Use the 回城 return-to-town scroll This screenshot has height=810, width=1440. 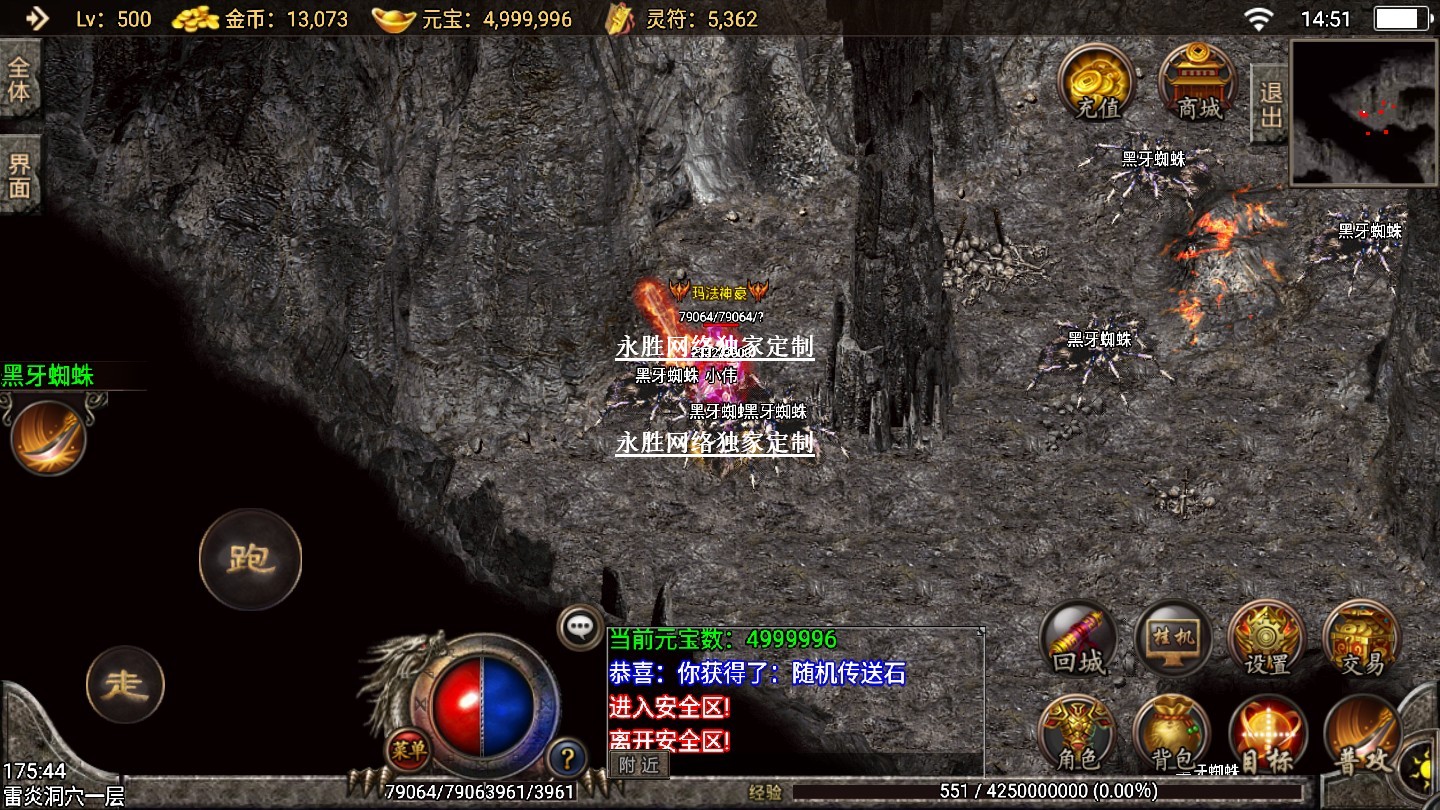coord(1078,640)
